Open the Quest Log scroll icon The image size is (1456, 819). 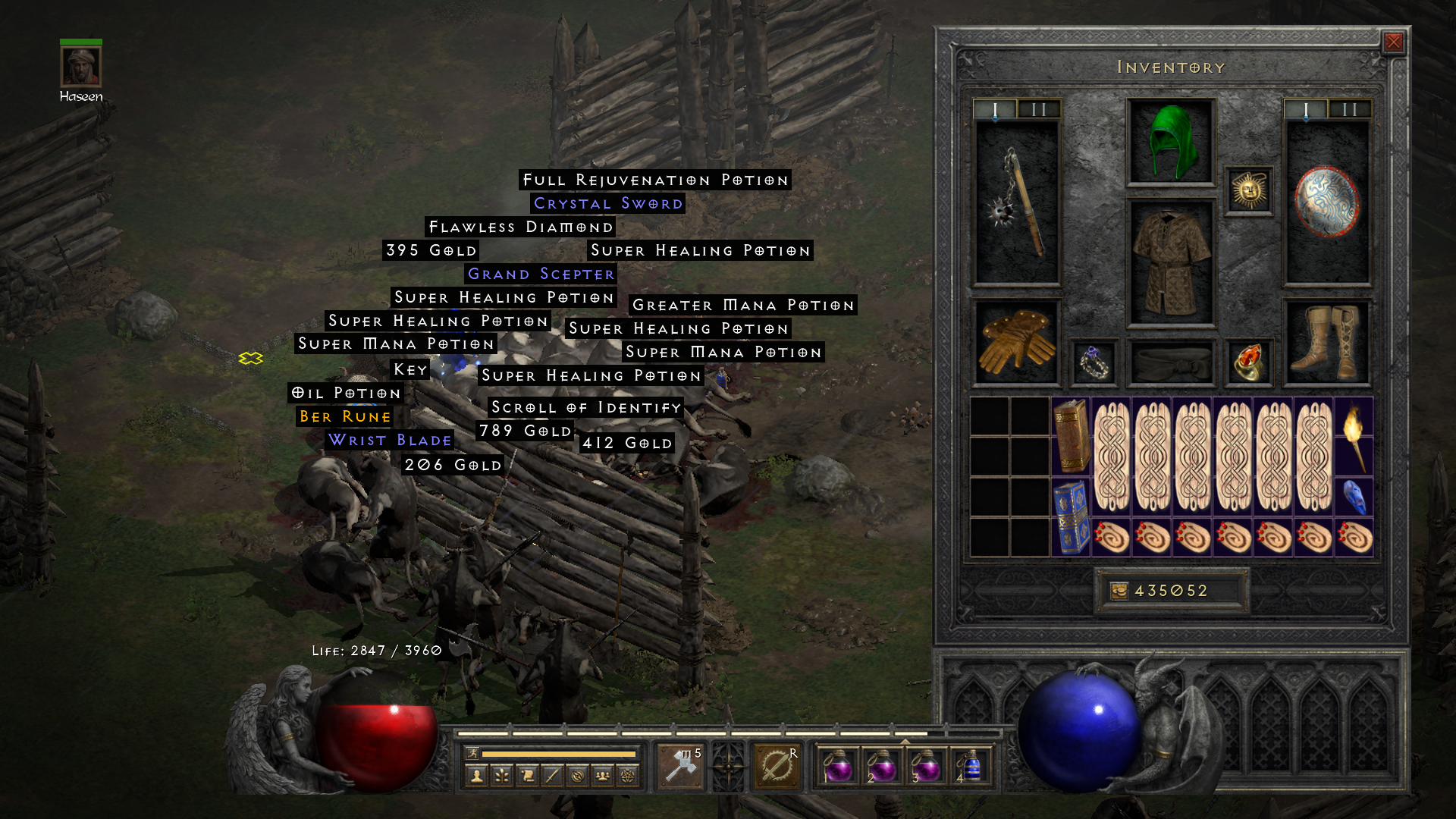(528, 774)
